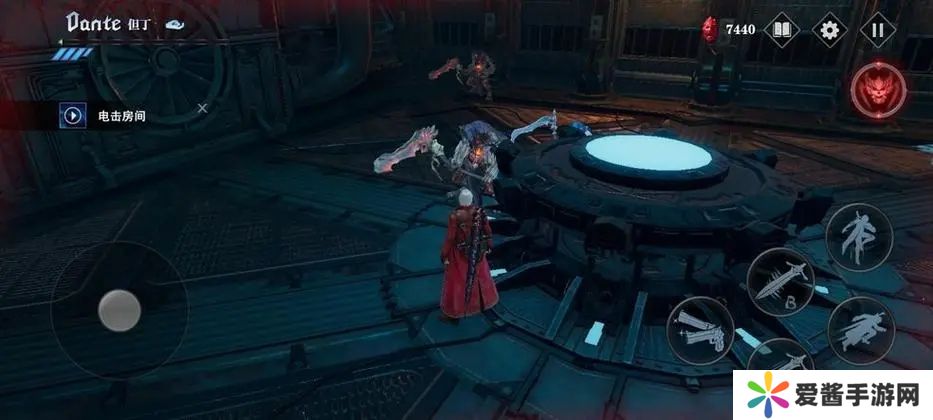The width and height of the screenshot is (933, 420).
Task: Tap the virtual movement joystick
Action: tap(119, 310)
